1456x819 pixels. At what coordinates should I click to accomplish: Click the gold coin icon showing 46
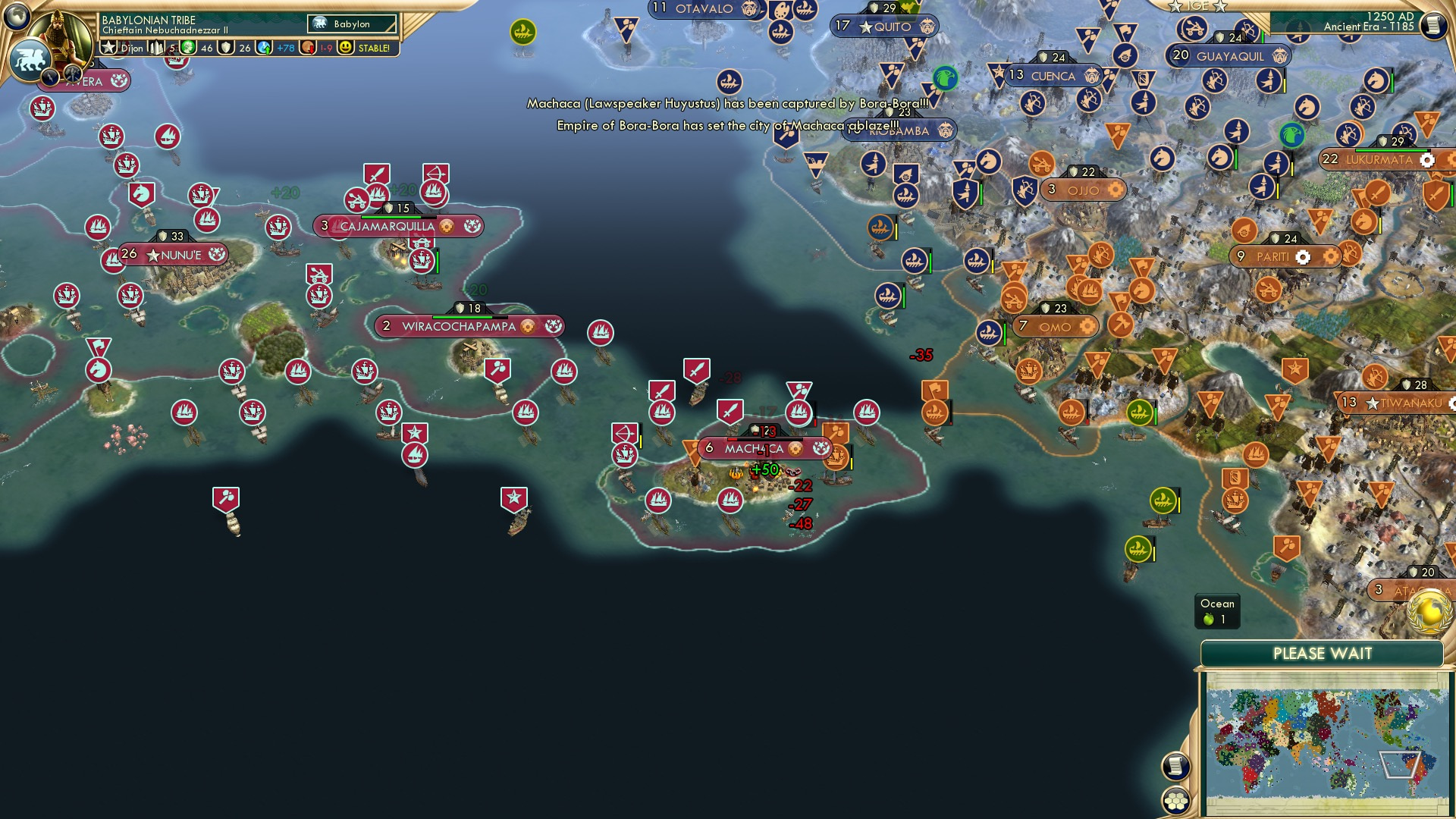pyautogui.click(x=188, y=49)
